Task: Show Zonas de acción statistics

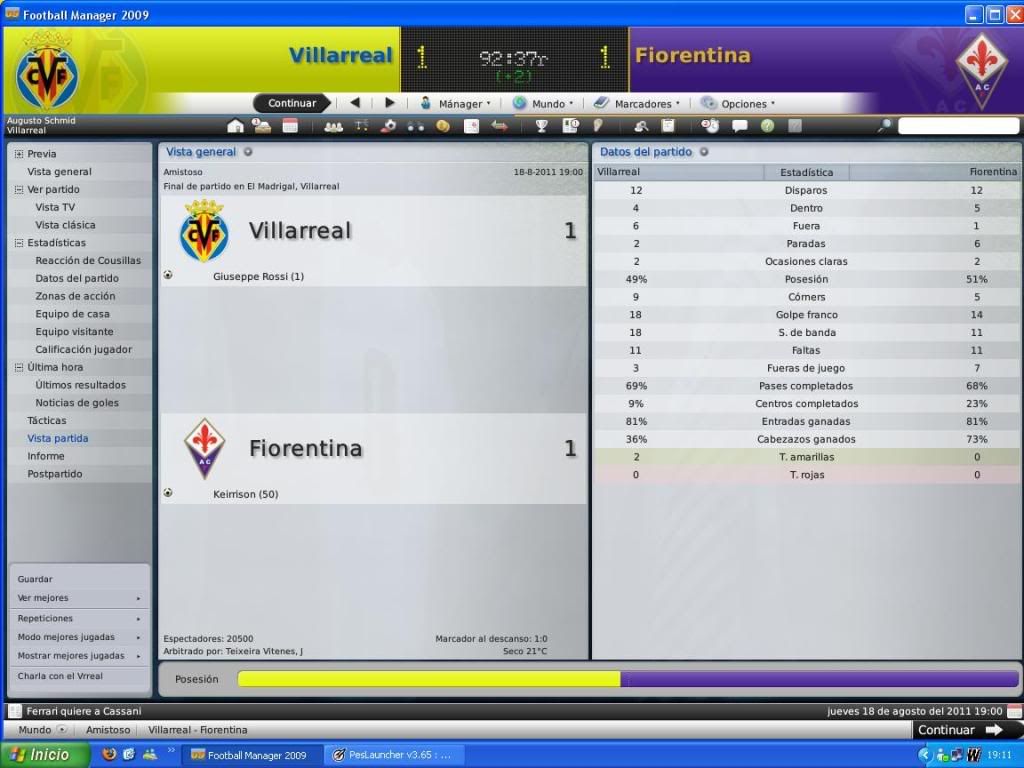Action: [x=75, y=296]
